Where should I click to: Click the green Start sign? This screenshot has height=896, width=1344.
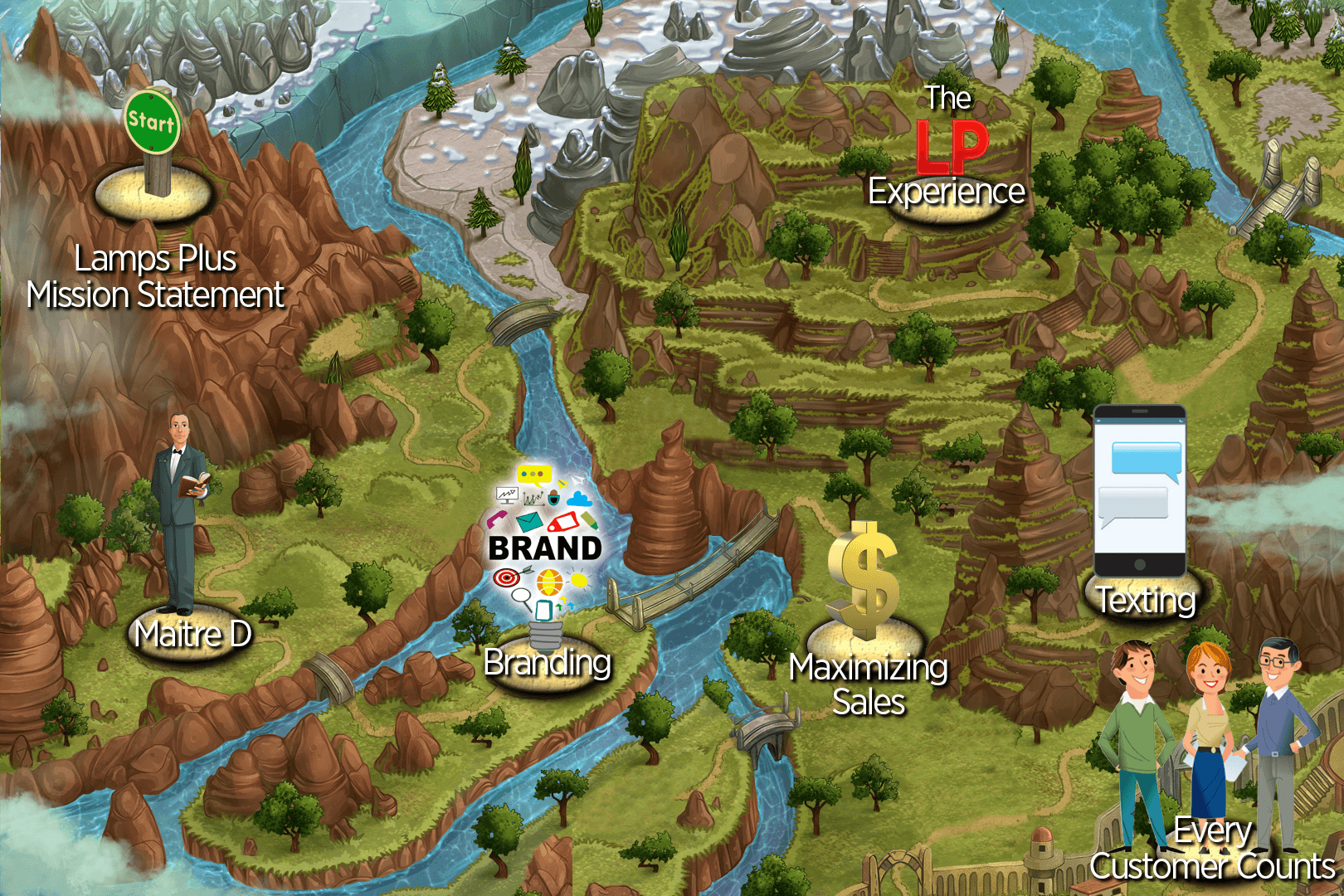[152, 122]
